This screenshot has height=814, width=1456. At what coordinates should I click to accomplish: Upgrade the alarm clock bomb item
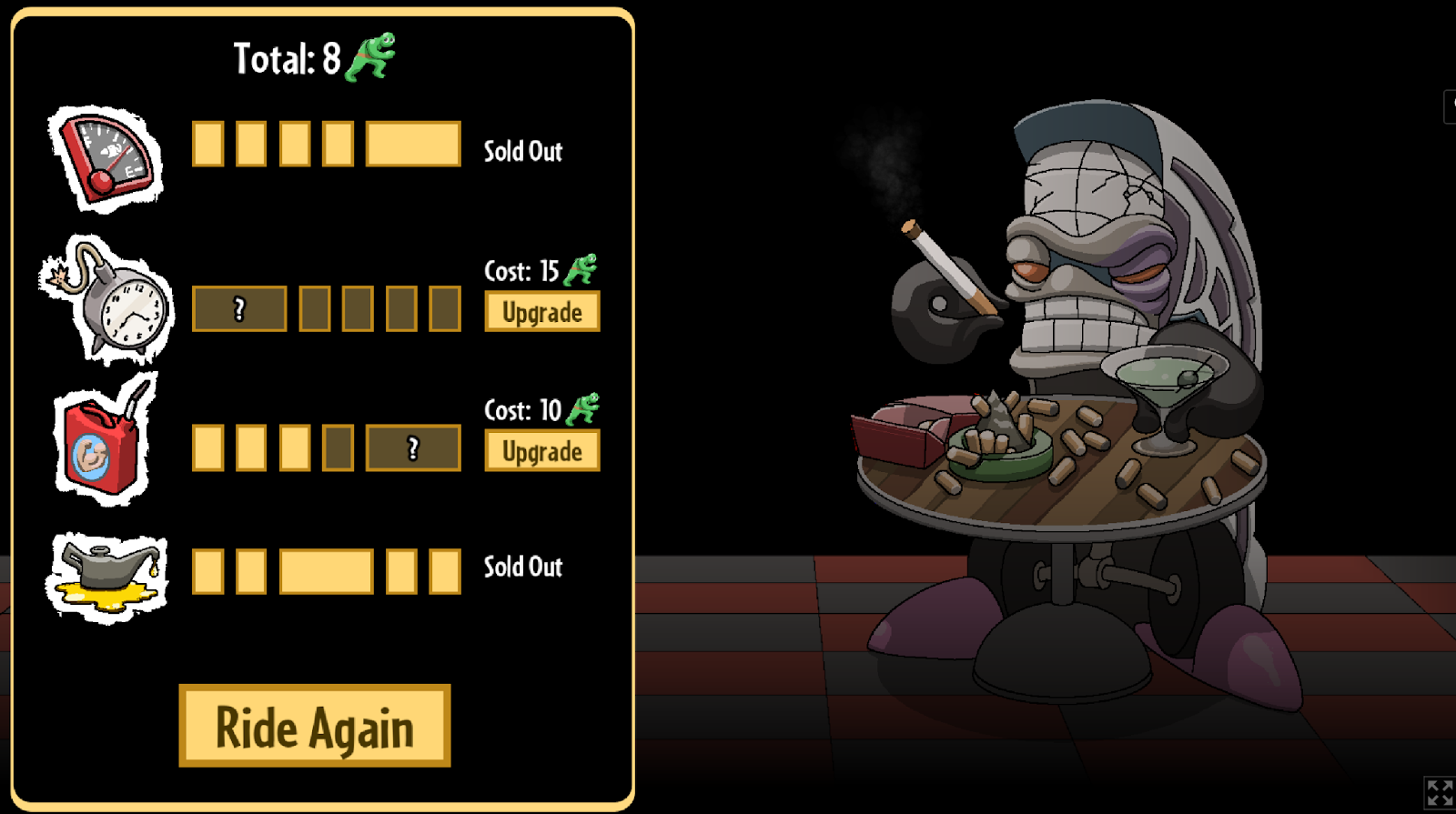click(x=541, y=312)
